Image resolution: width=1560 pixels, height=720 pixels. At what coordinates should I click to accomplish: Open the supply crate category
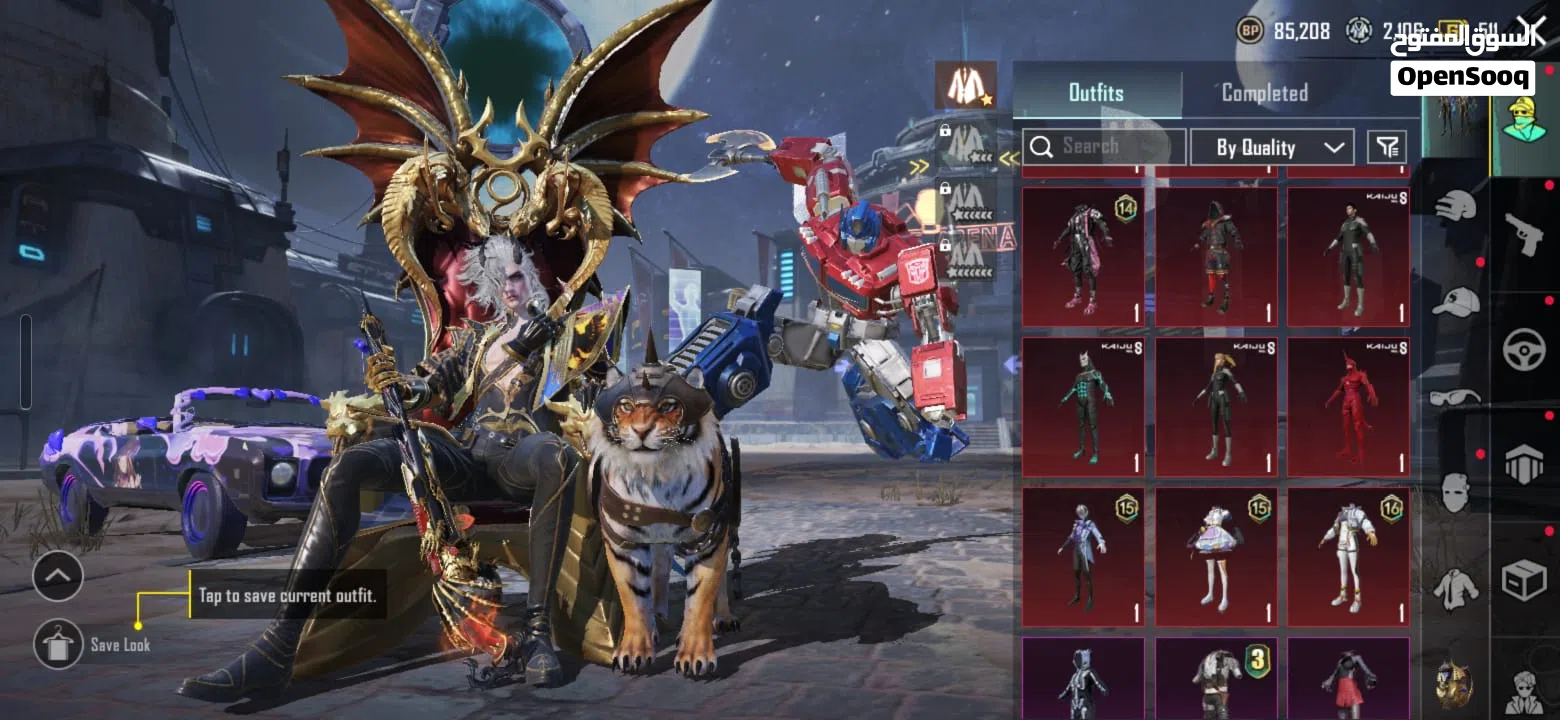tap(1524, 580)
